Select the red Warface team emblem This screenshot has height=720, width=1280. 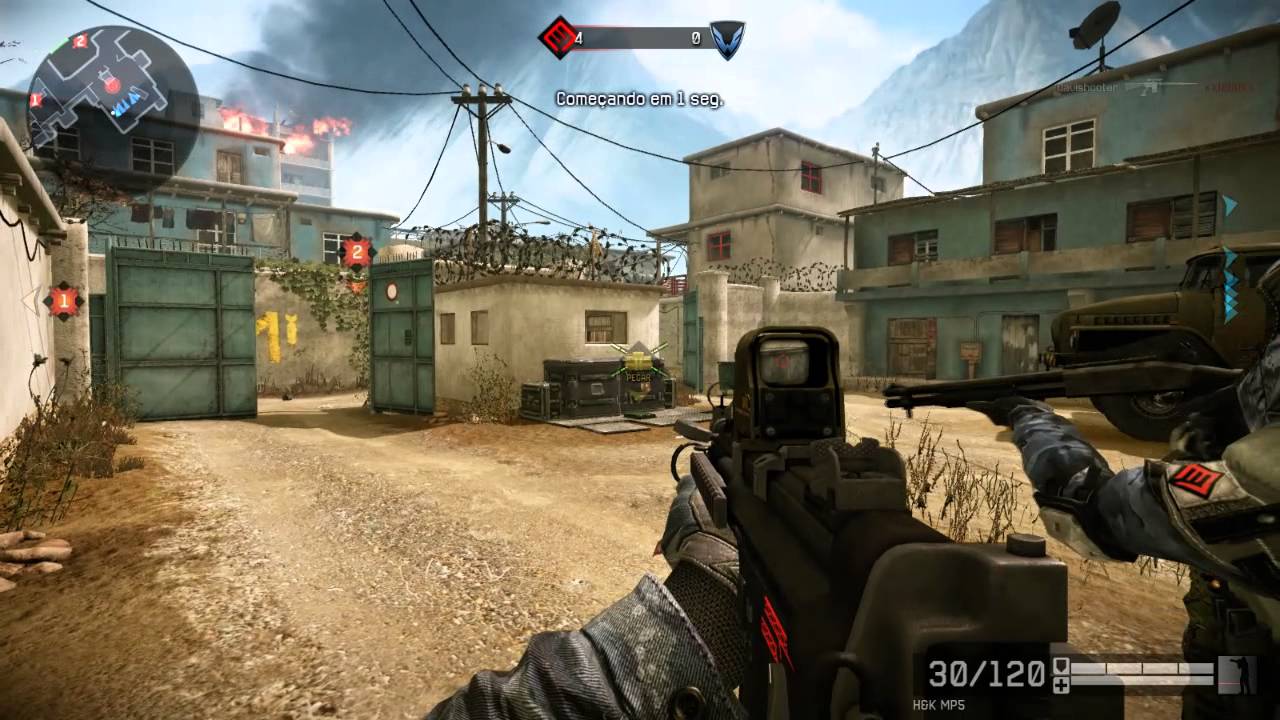[558, 38]
